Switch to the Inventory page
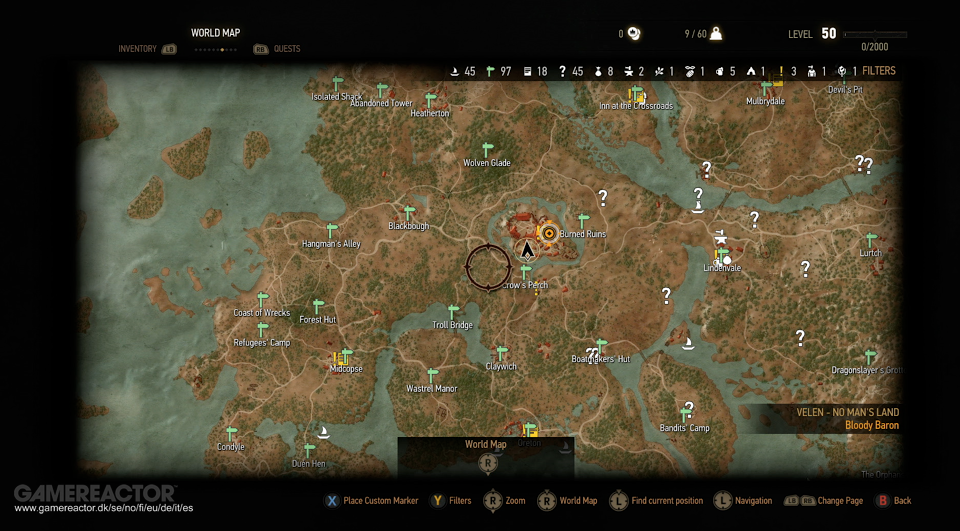 137,49
